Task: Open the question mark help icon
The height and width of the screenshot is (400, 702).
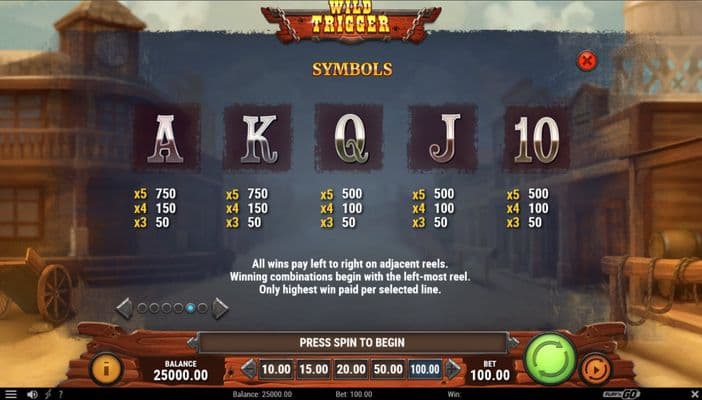Action: [x=59, y=394]
